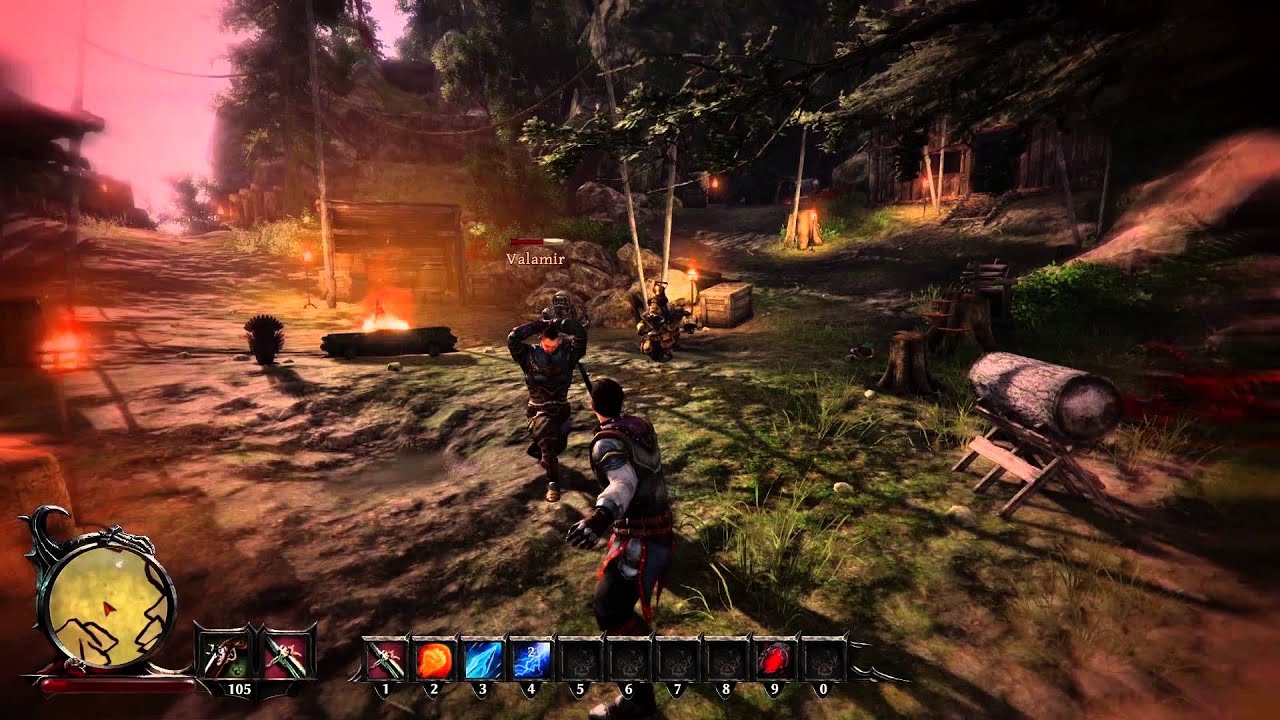Click the player arrow on the minimap
1280x720 pixels.
pyautogui.click(x=107, y=607)
